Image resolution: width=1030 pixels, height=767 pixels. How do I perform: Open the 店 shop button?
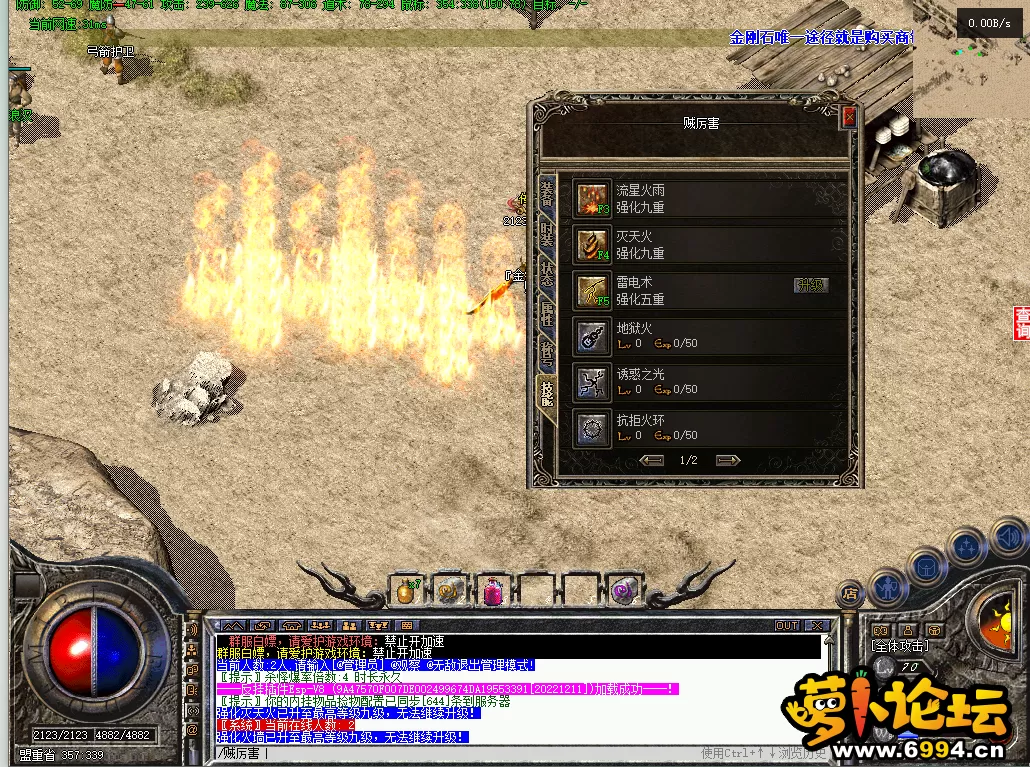pyautogui.click(x=849, y=592)
